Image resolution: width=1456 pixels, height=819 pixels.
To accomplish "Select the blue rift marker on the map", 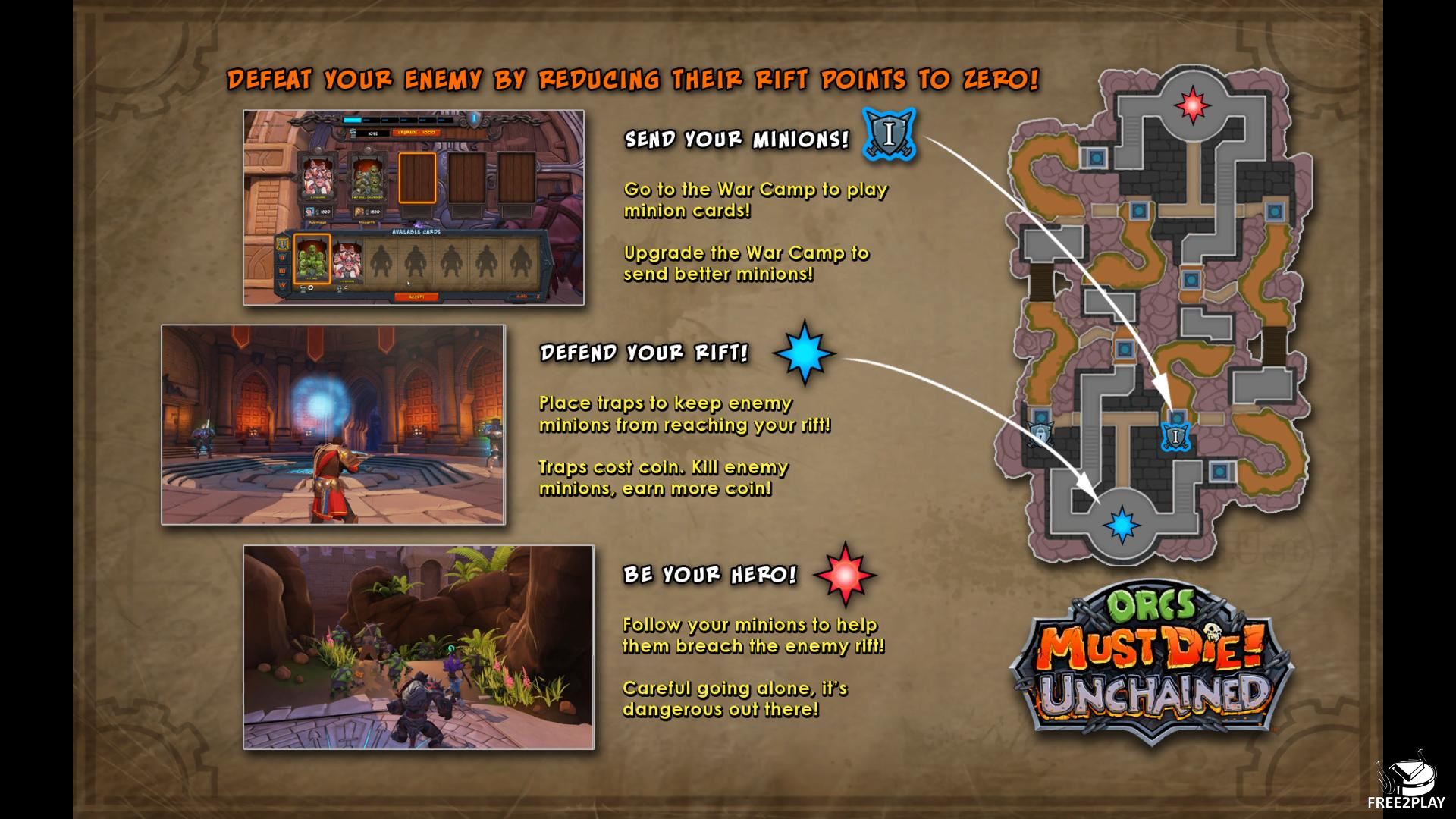I will point(1121,524).
